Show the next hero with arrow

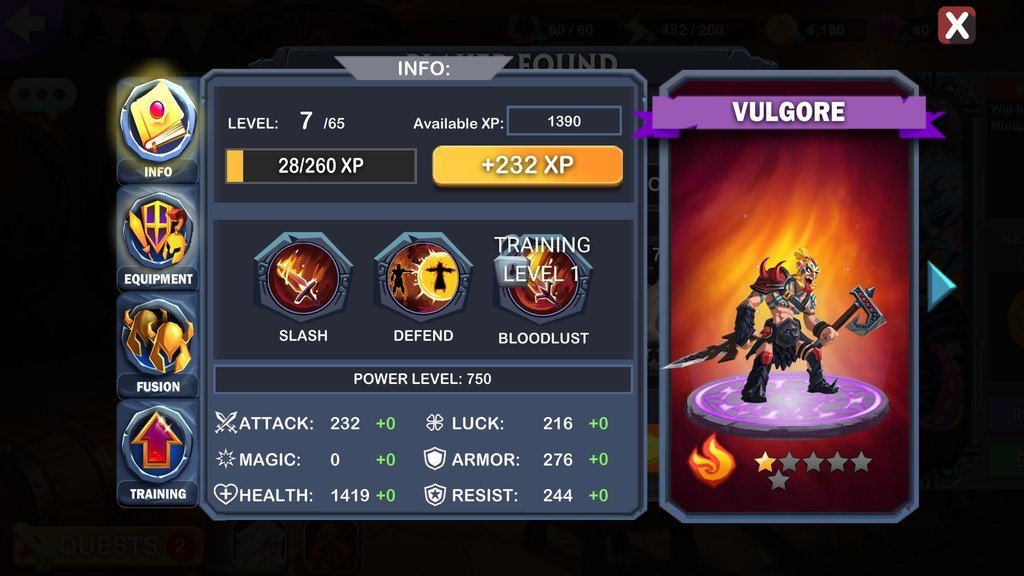(x=941, y=287)
